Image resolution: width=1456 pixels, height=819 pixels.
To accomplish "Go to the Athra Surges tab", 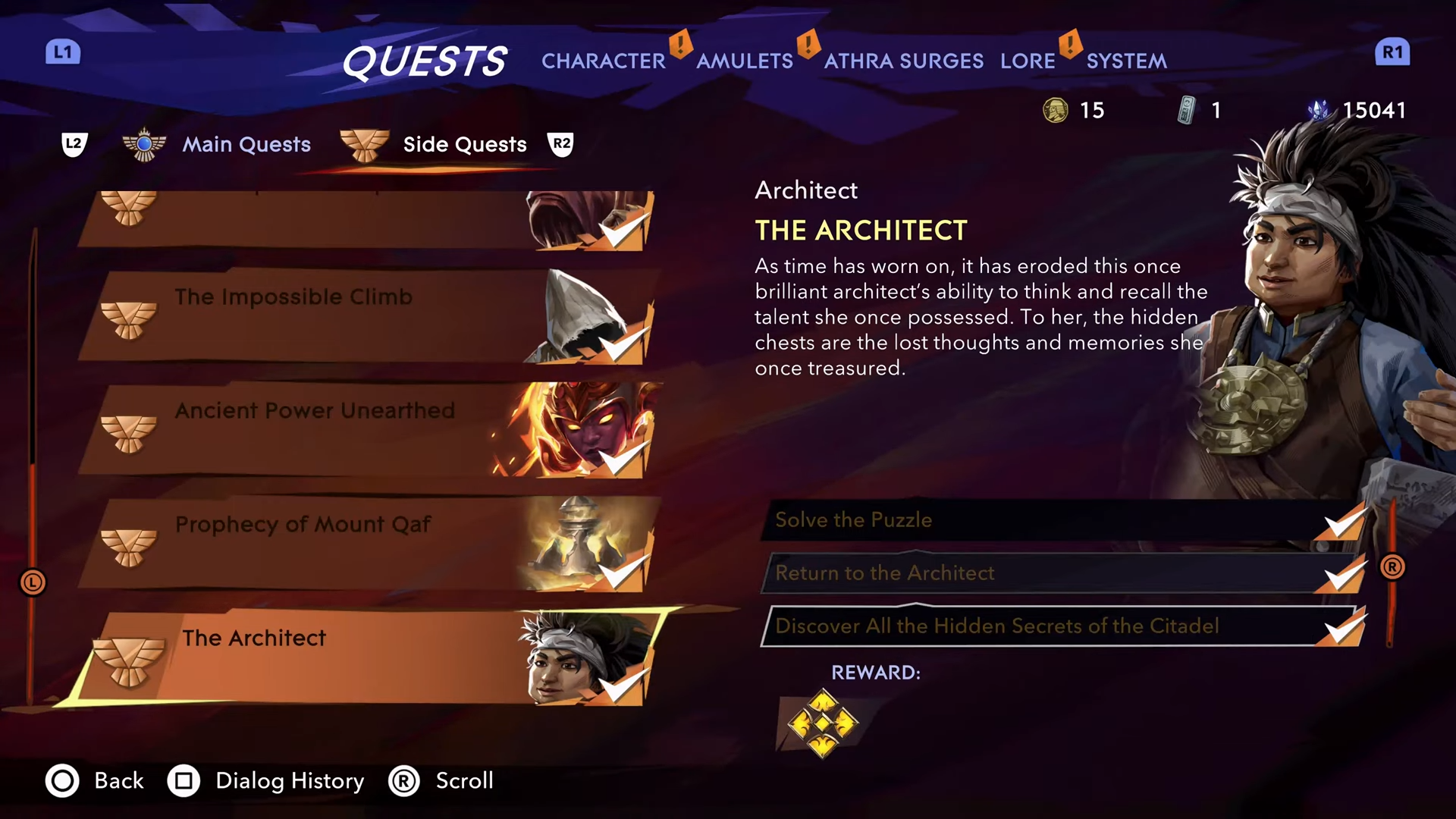I will click(x=903, y=61).
